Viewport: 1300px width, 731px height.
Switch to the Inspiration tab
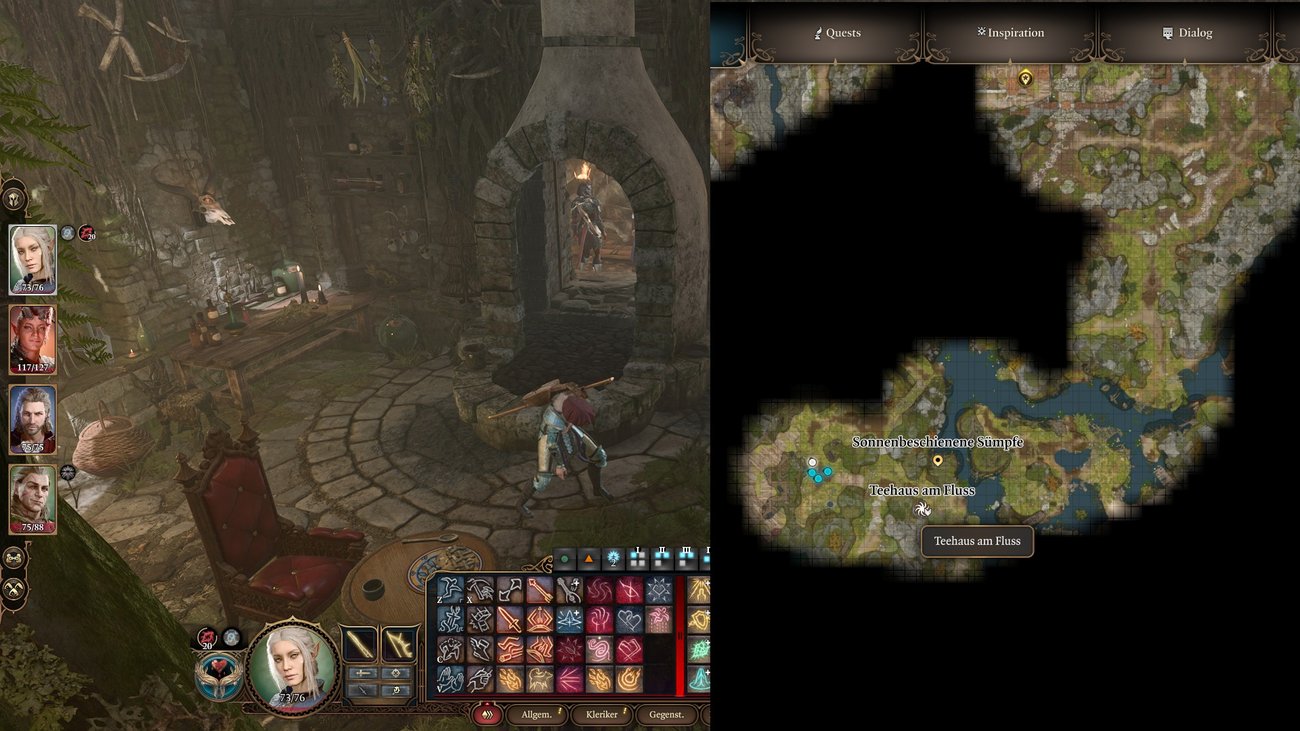1010,33
